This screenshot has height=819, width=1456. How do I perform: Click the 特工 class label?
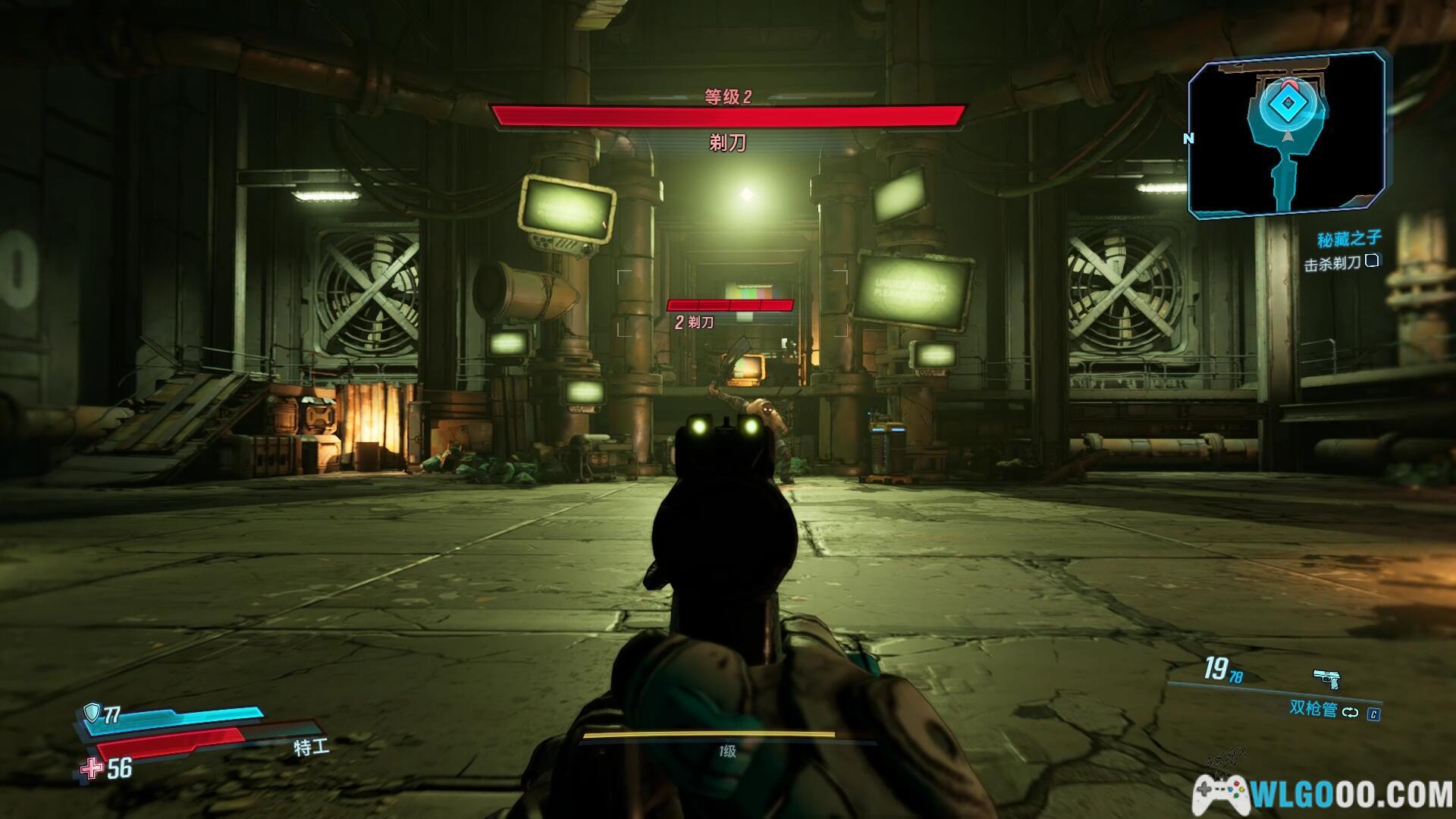(312, 747)
